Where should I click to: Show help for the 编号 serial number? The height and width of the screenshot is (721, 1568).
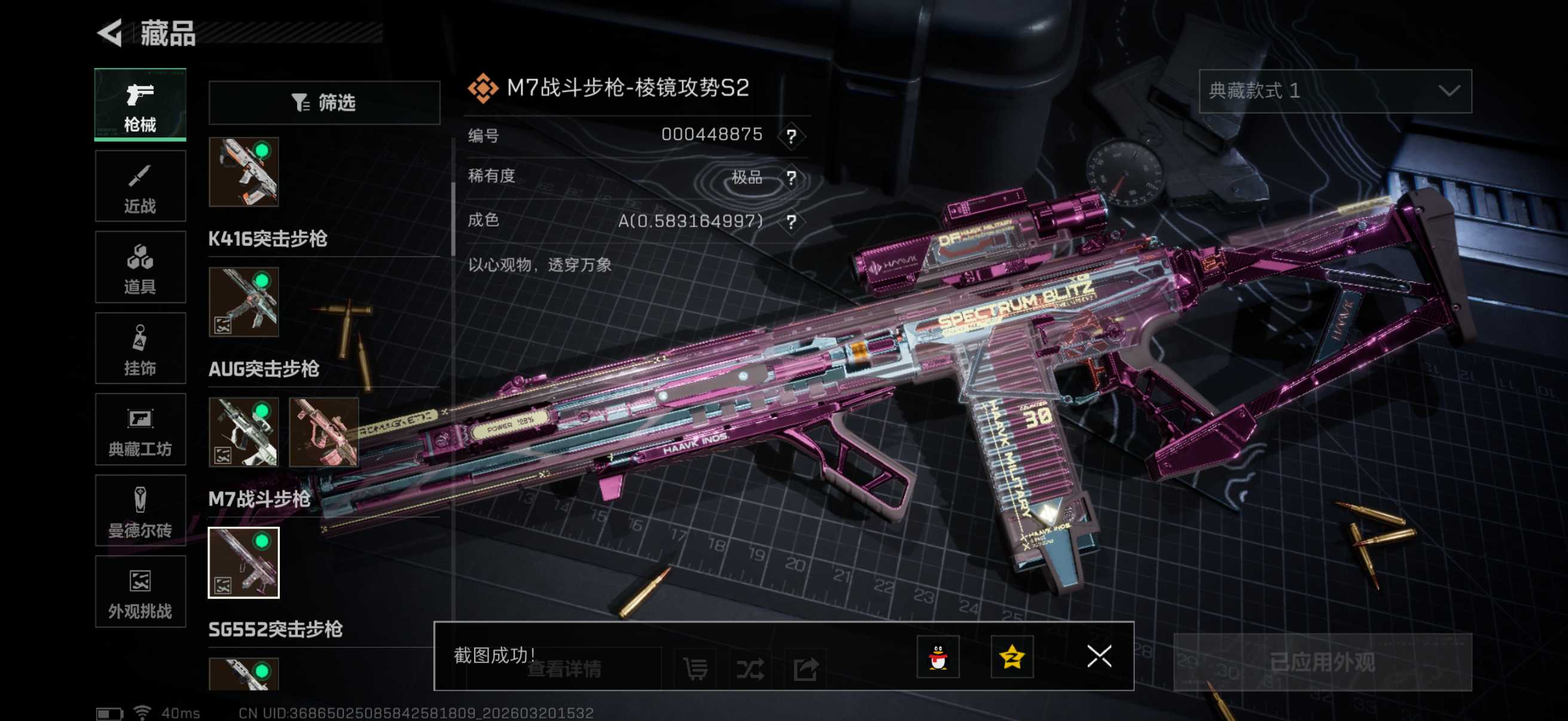[x=791, y=136]
